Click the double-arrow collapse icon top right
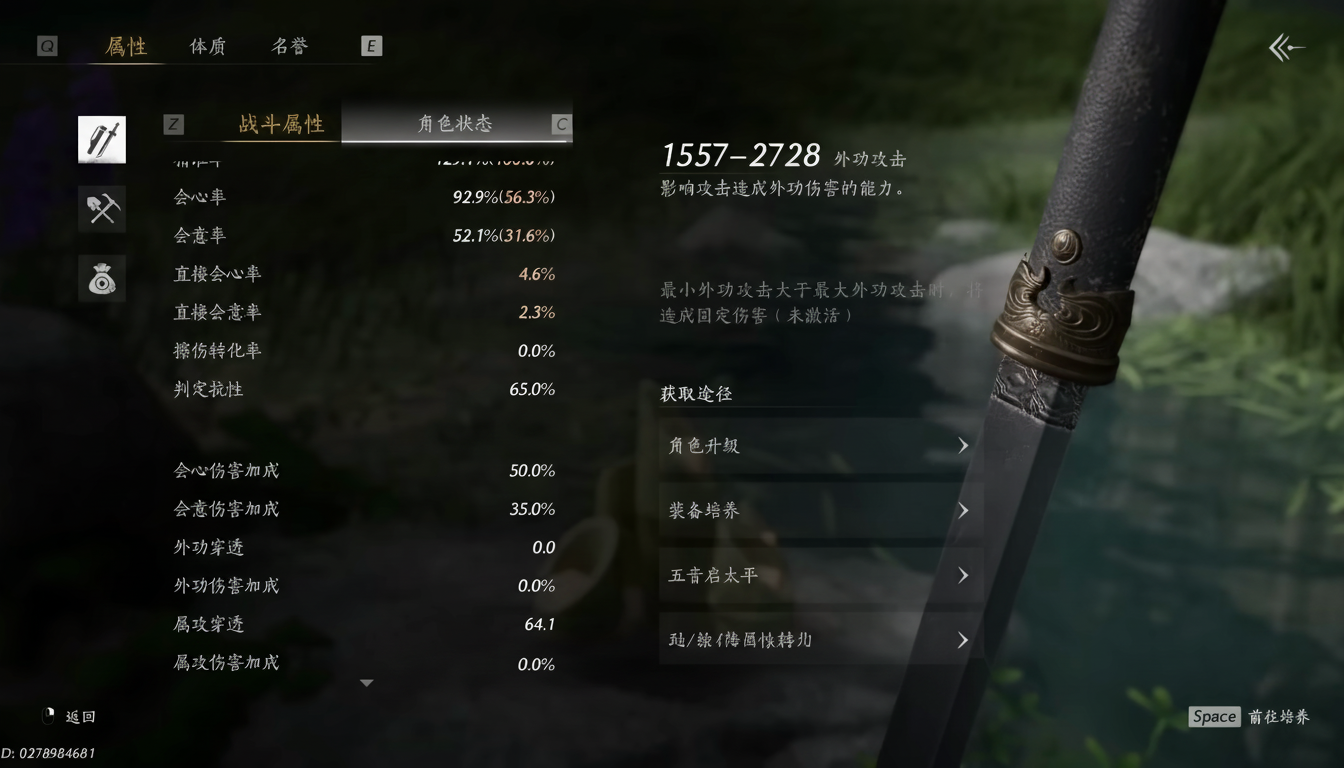 (x=1285, y=46)
